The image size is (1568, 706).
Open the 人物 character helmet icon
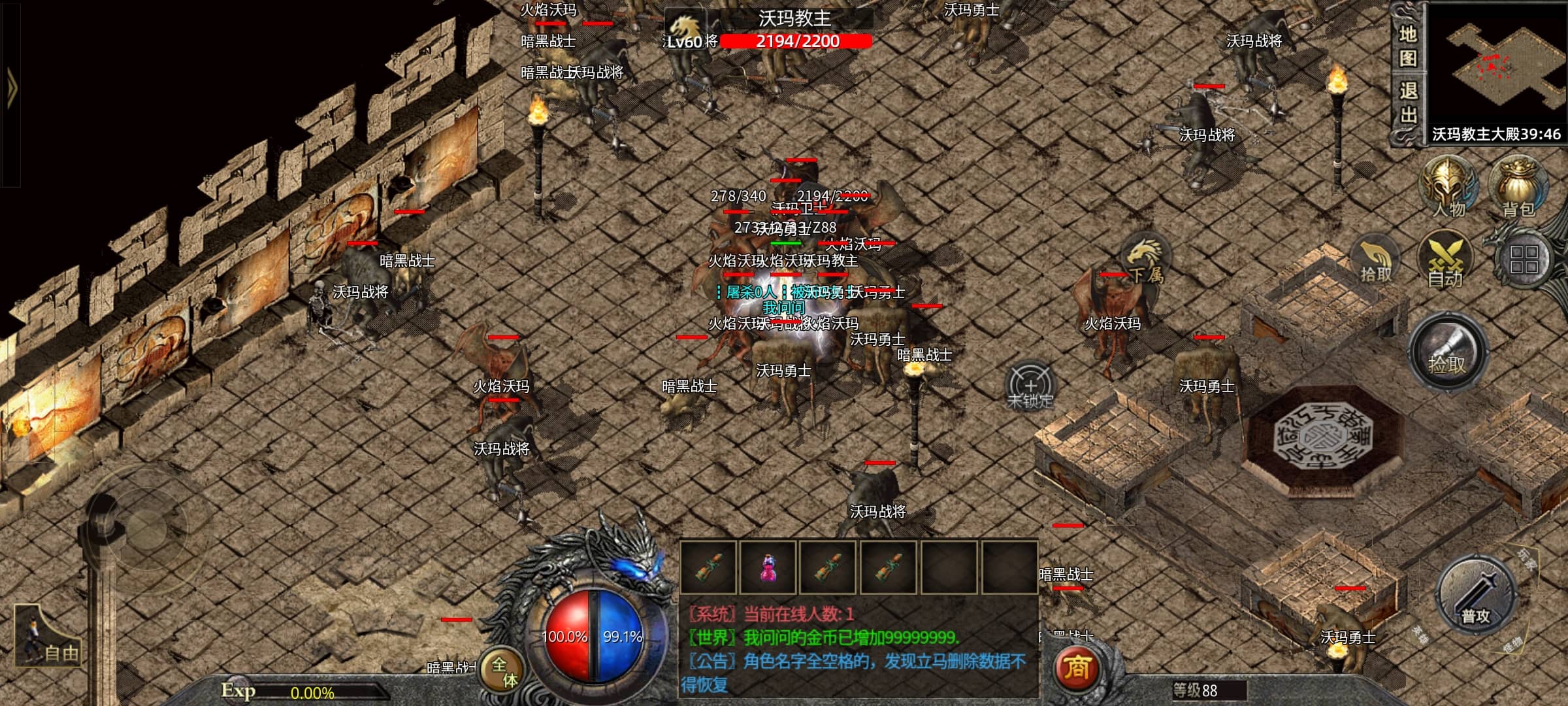pos(1449,188)
